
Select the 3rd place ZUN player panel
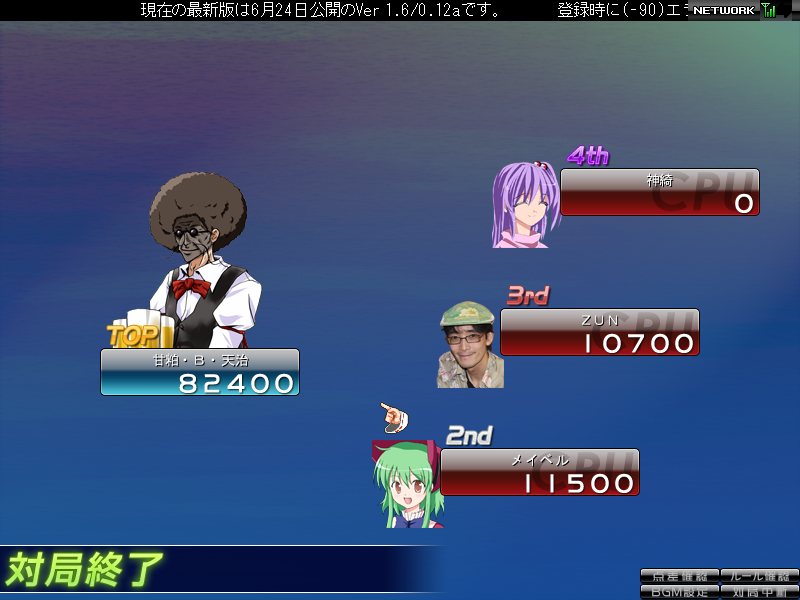(x=599, y=332)
